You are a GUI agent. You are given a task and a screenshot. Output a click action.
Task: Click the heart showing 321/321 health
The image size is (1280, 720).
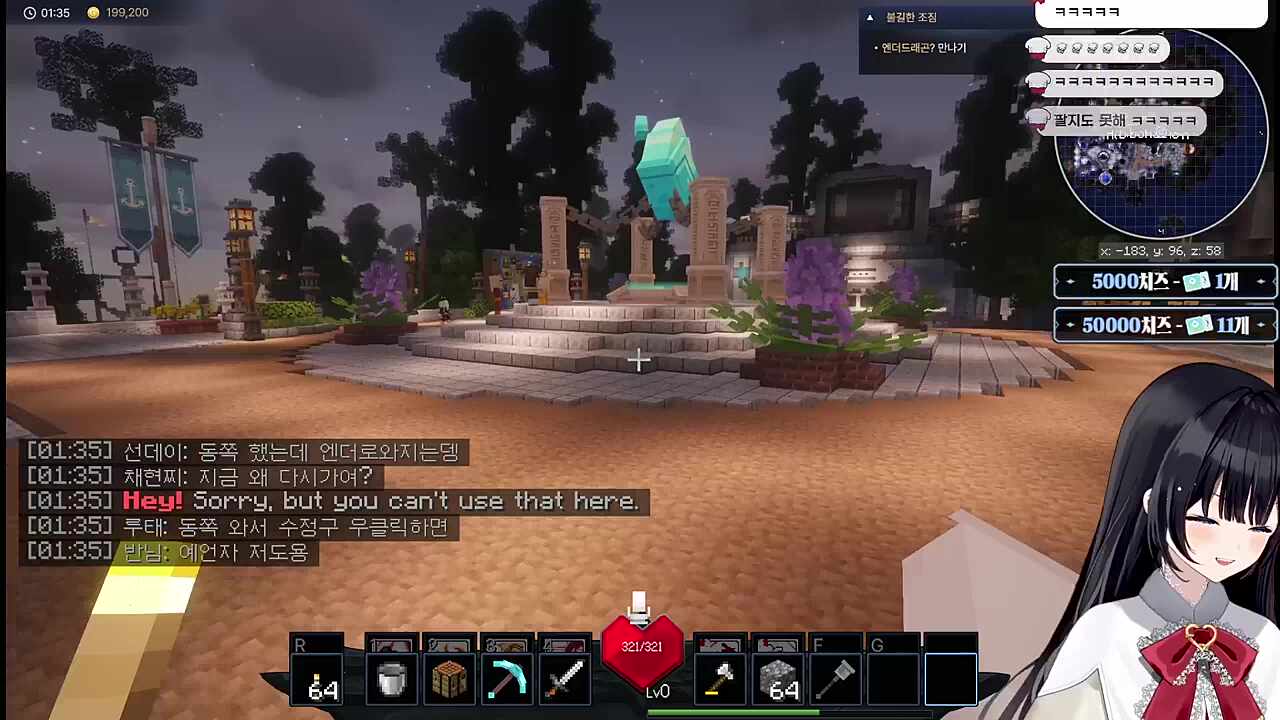(x=641, y=647)
